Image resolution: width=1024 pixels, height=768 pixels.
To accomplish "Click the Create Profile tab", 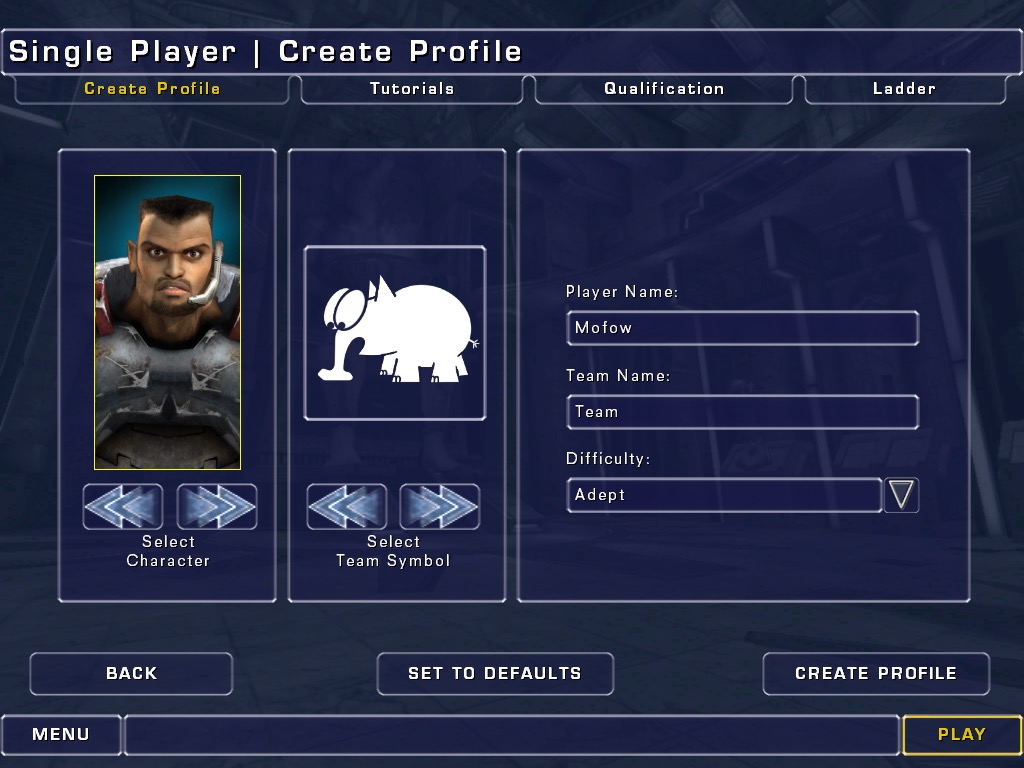I will (x=152, y=89).
